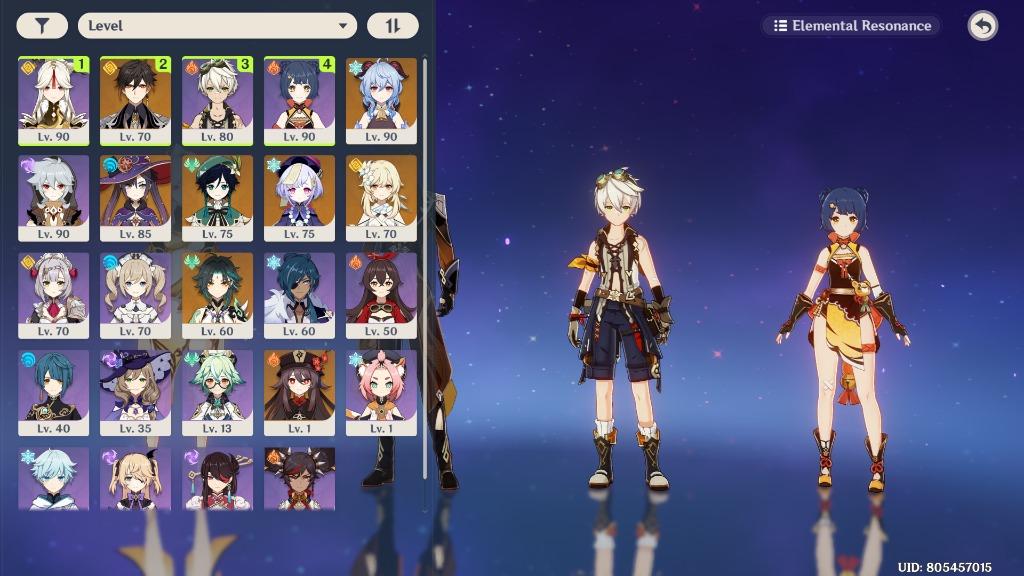This screenshot has height=576, width=1024.
Task: Choose Noelle's character portrait
Action: tap(53, 294)
